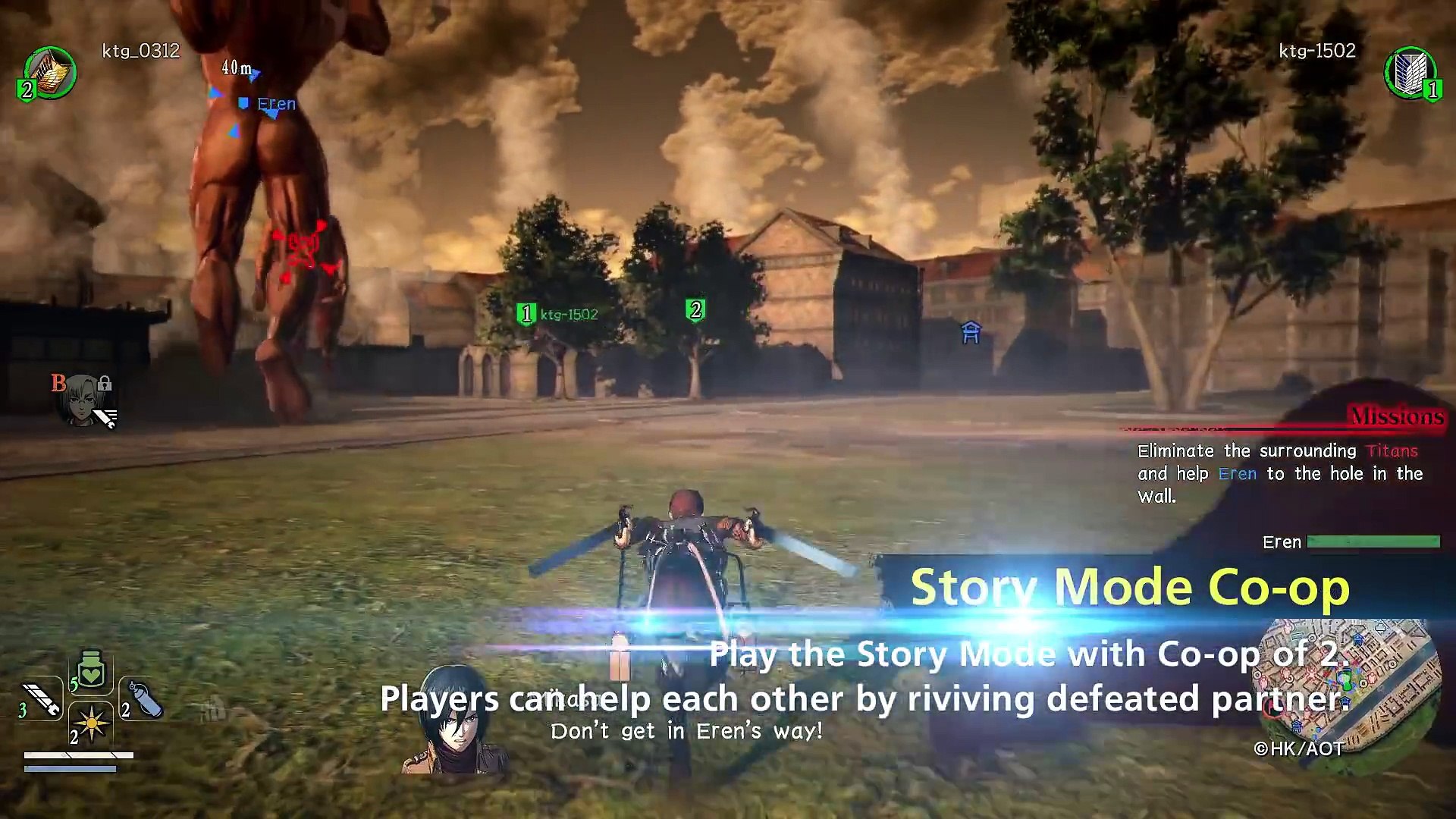Click player 2's green-ringed emblem badge
The height and width of the screenshot is (819, 1456).
point(49,73)
